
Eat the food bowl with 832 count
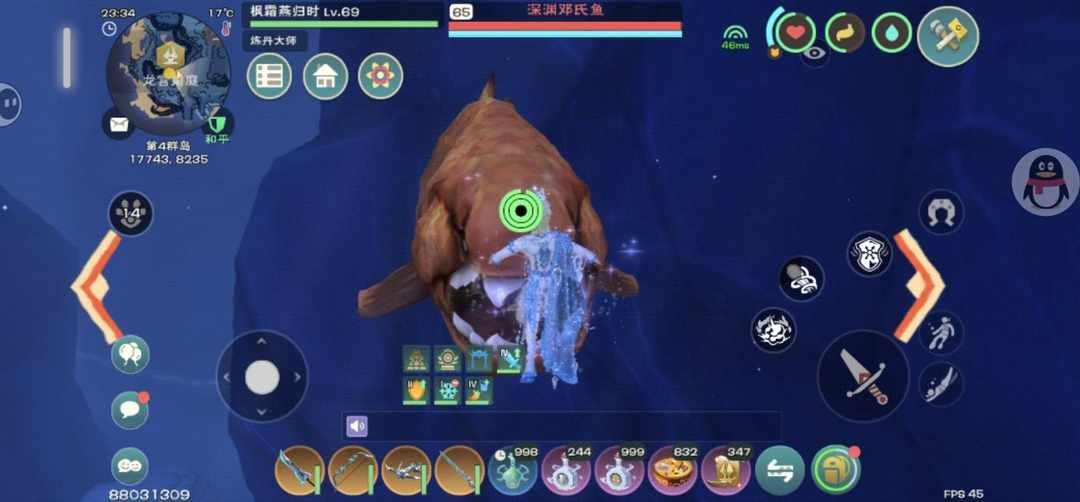[x=673, y=470]
